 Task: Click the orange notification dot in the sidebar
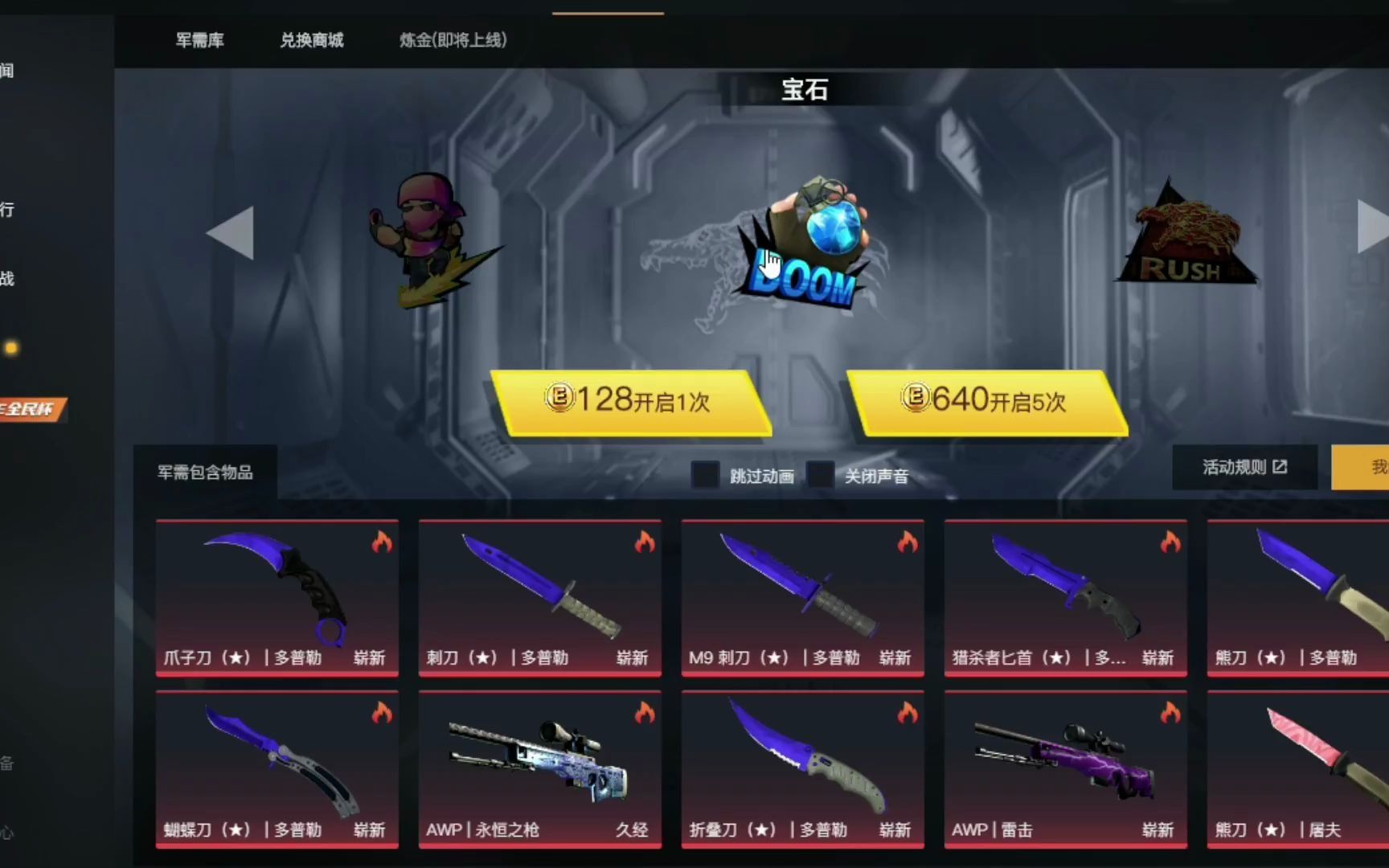coord(11,348)
